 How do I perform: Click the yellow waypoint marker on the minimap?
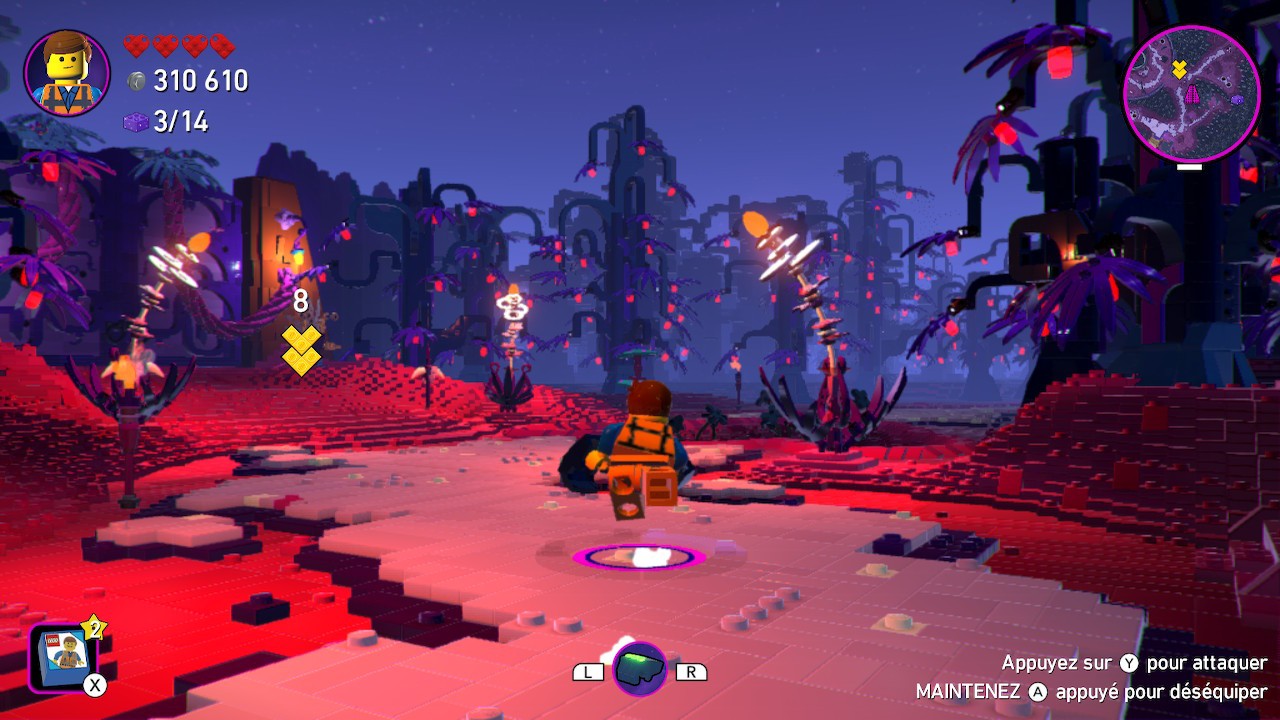point(1179,69)
